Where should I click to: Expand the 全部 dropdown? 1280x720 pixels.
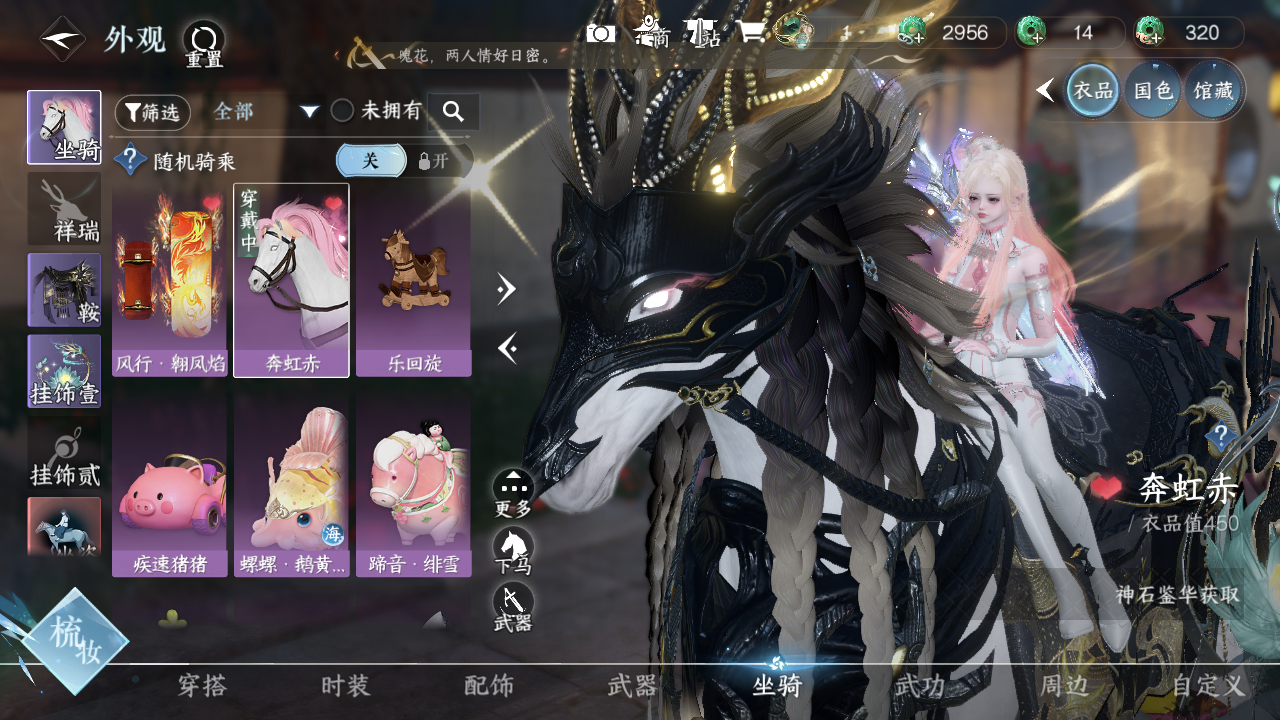(x=309, y=112)
